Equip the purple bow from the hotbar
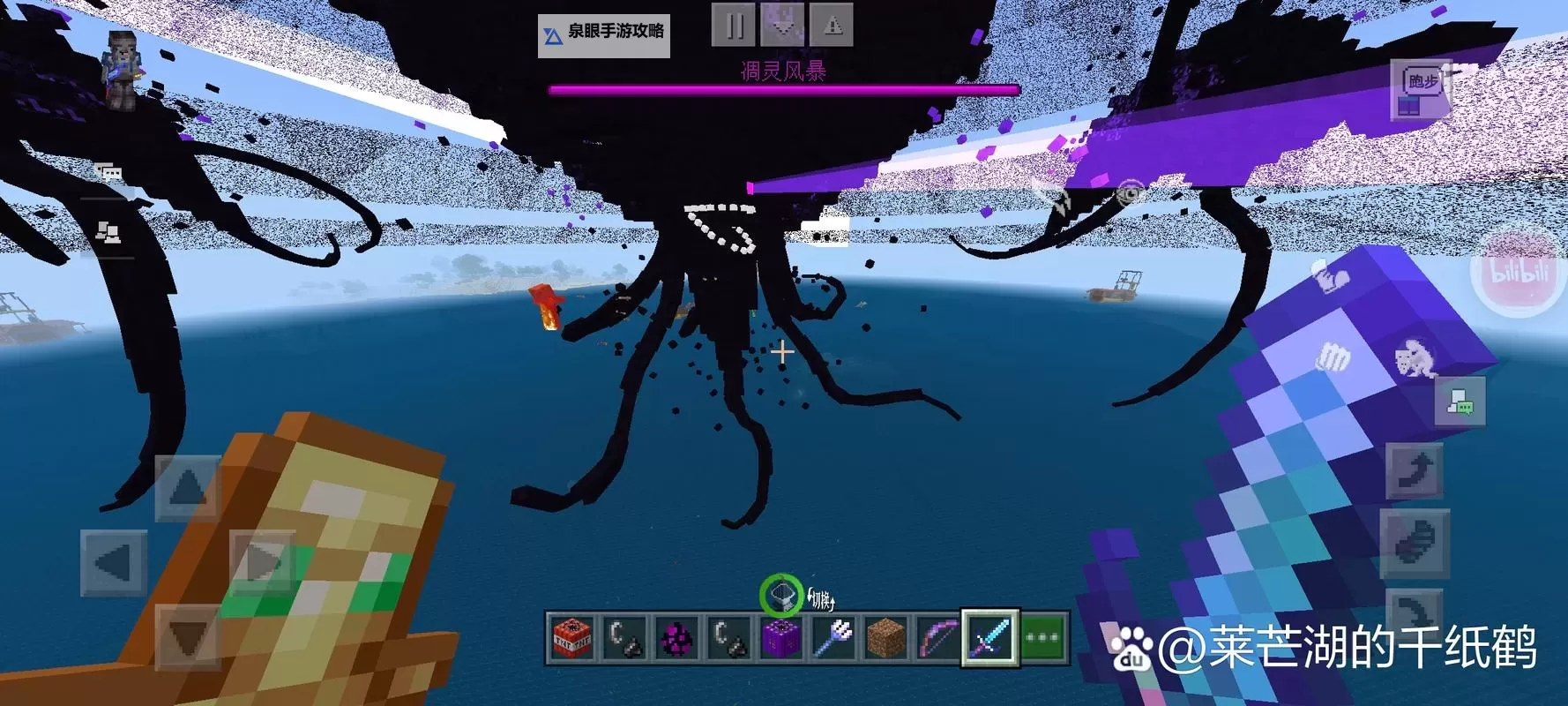 pyautogui.click(x=937, y=637)
